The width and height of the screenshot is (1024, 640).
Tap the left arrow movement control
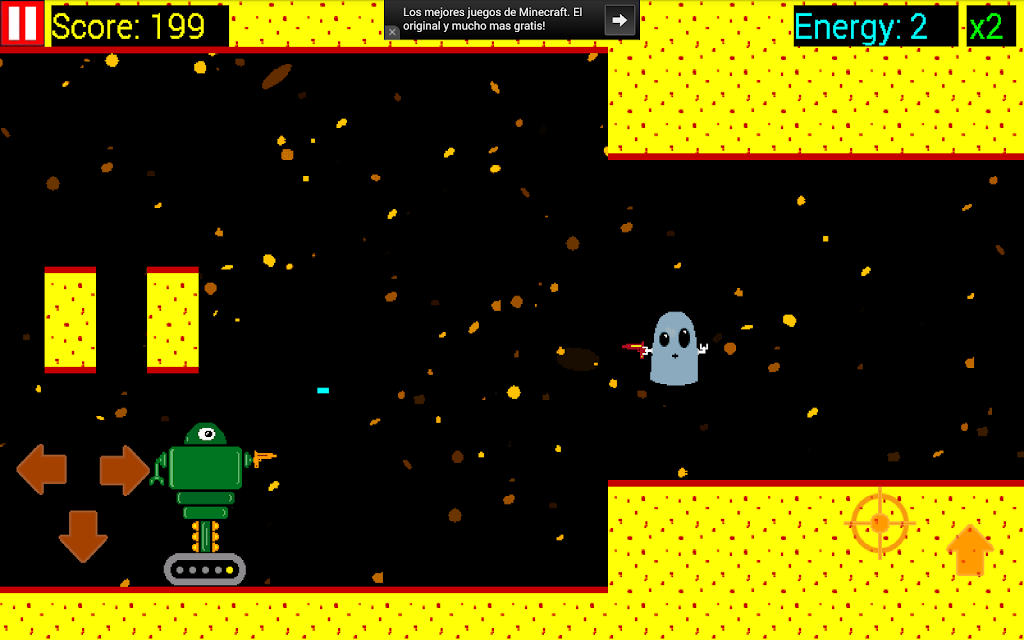pyautogui.click(x=42, y=470)
